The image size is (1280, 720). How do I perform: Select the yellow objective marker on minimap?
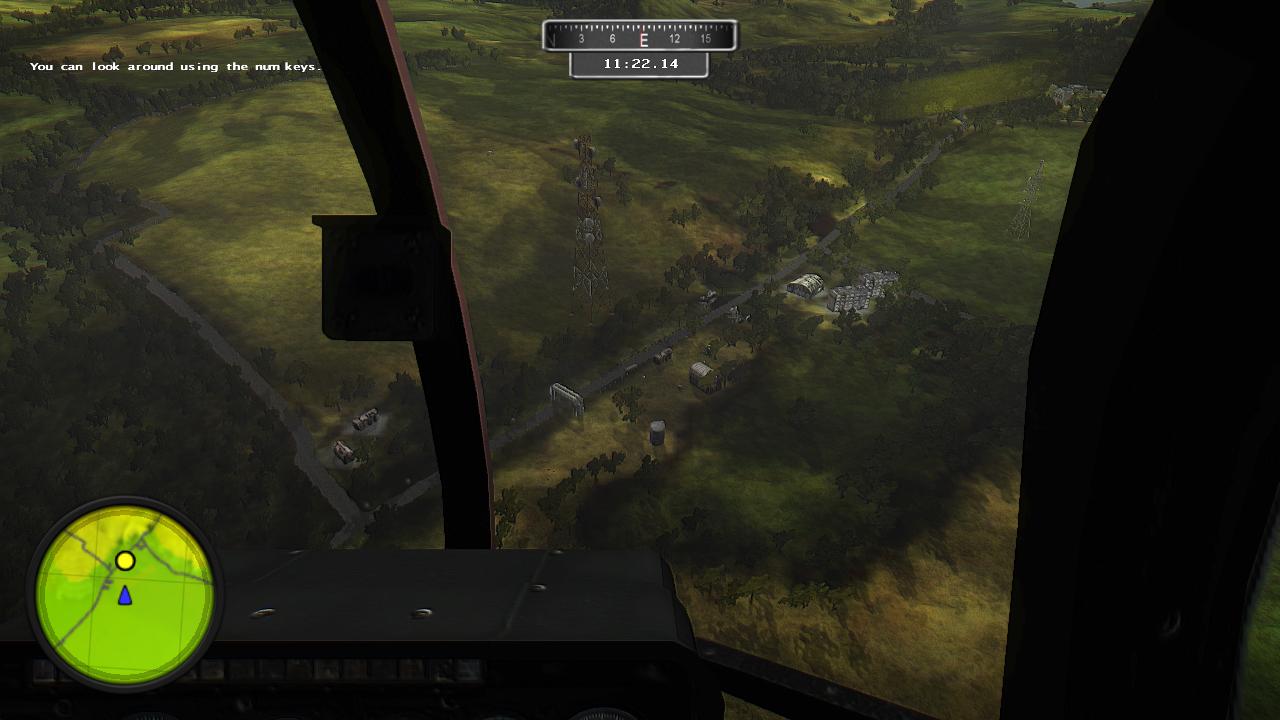pyautogui.click(x=125, y=561)
